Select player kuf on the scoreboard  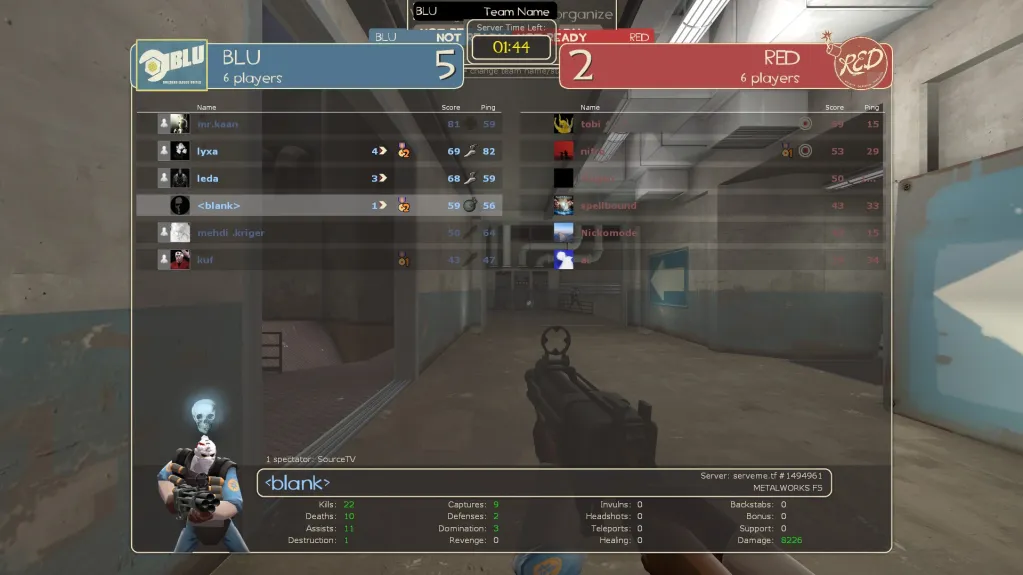[x=318, y=259]
